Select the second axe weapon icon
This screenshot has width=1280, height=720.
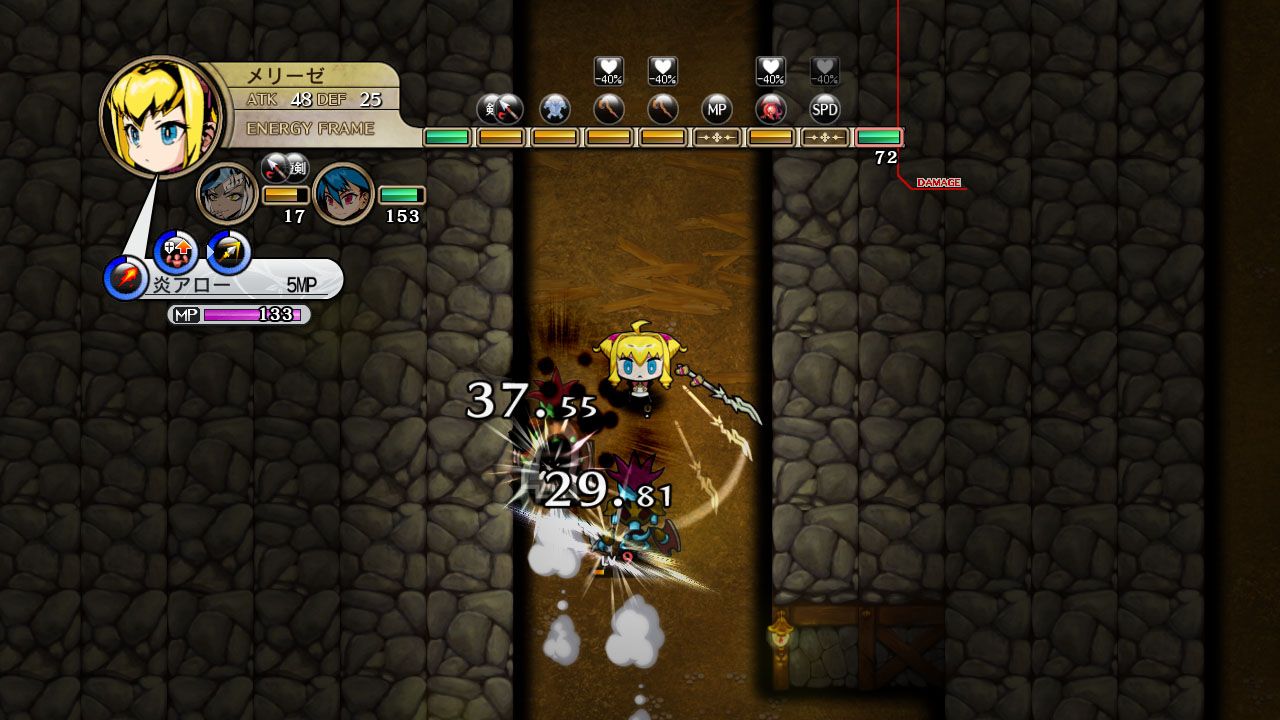point(662,111)
